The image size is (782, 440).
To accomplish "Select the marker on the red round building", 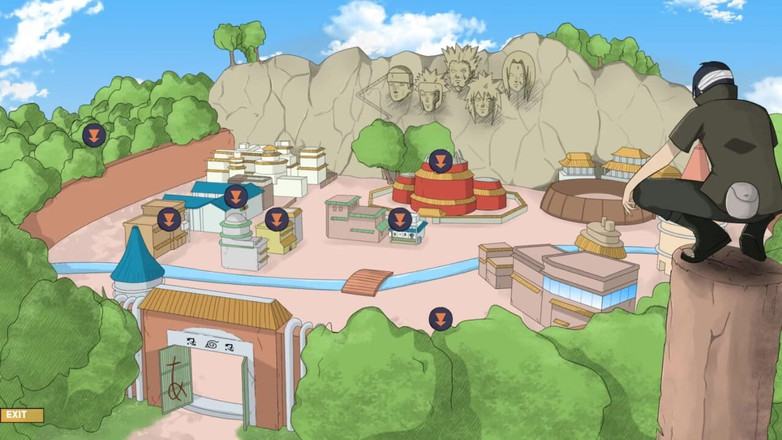I will (440, 160).
